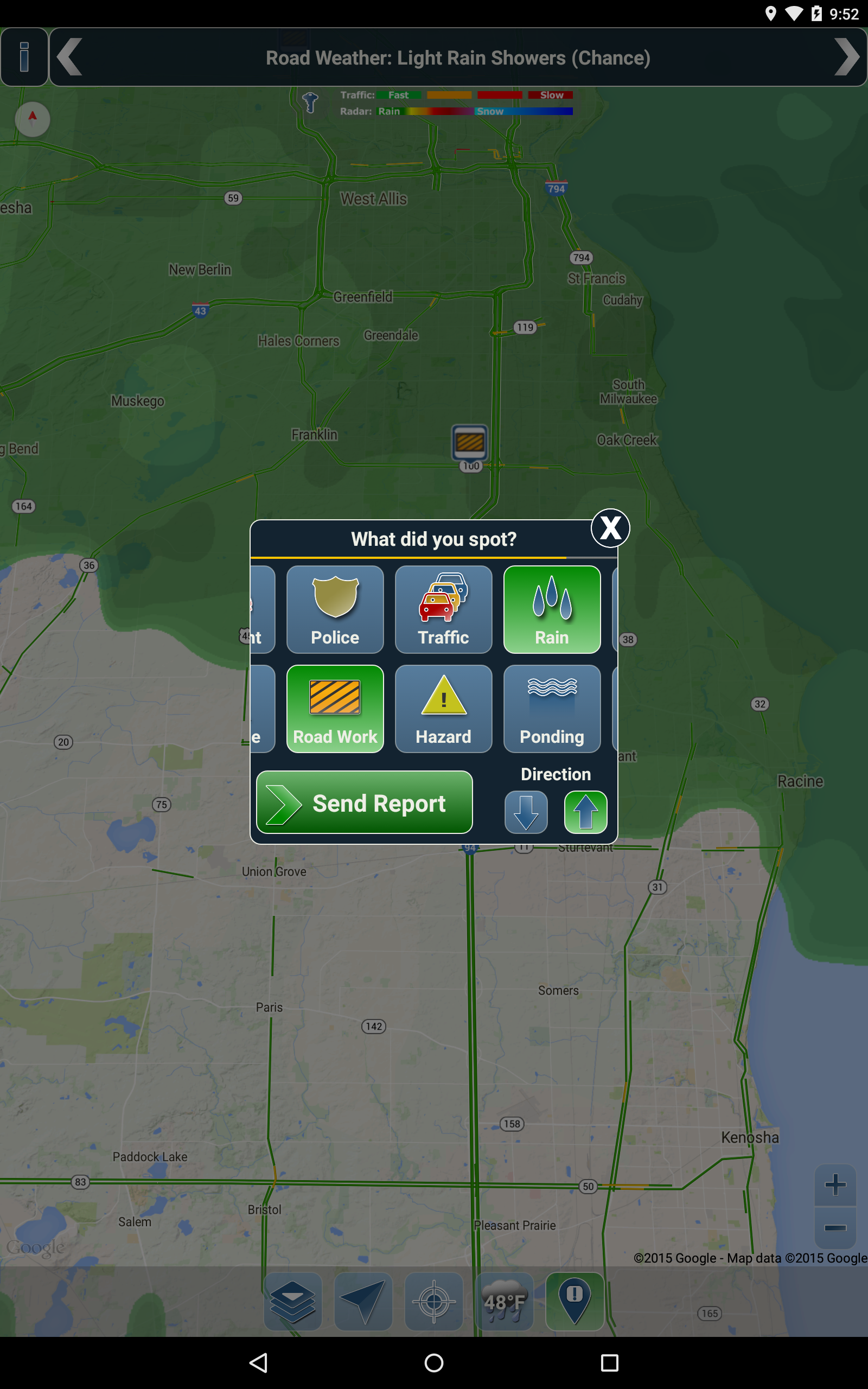Click the compass north indicator
This screenshot has width=868, height=1389.
32,119
